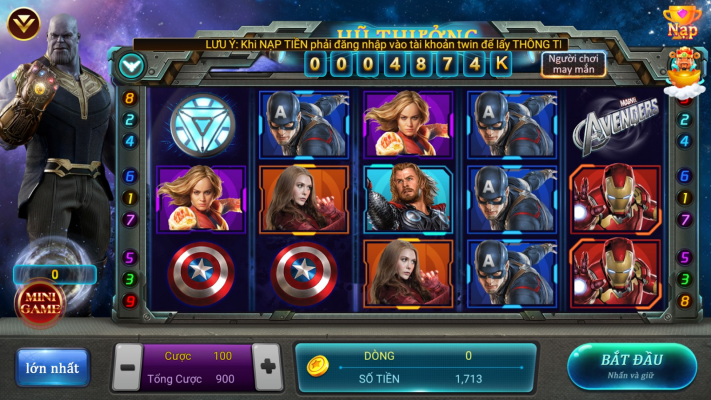Image resolution: width=711 pixels, height=400 pixels.
Task: Click the blue chevron on the slot frame
Action: (131, 66)
